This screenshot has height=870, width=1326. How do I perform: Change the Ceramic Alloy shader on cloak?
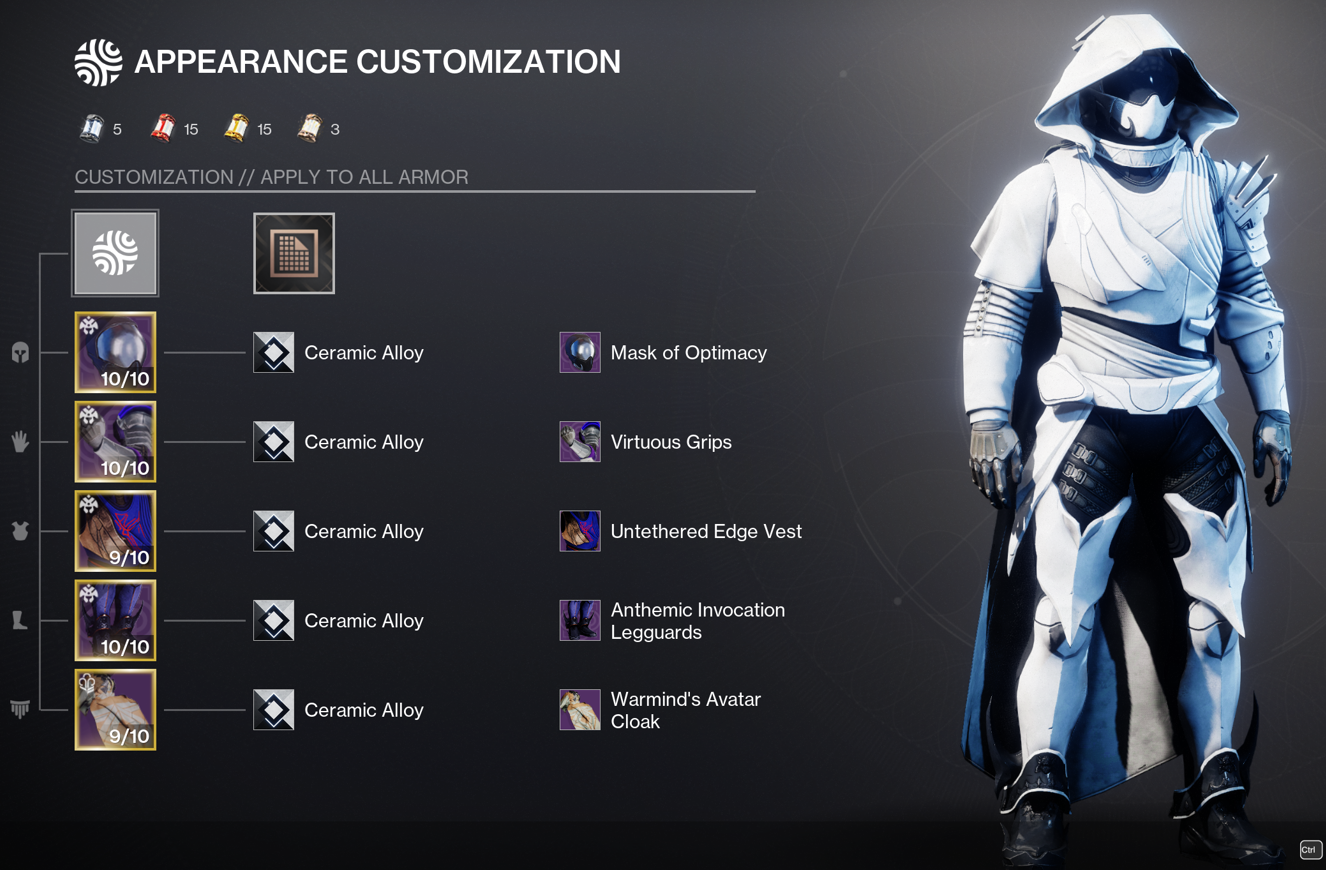point(274,710)
